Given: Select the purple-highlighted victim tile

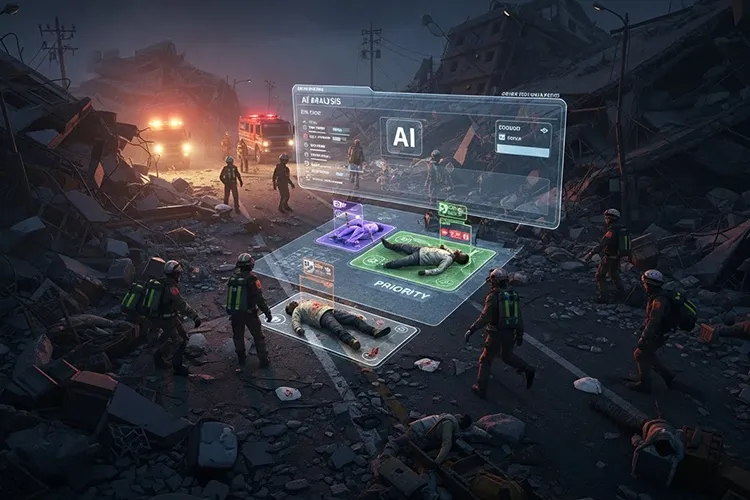Looking at the screenshot, I should coord(357,234).
